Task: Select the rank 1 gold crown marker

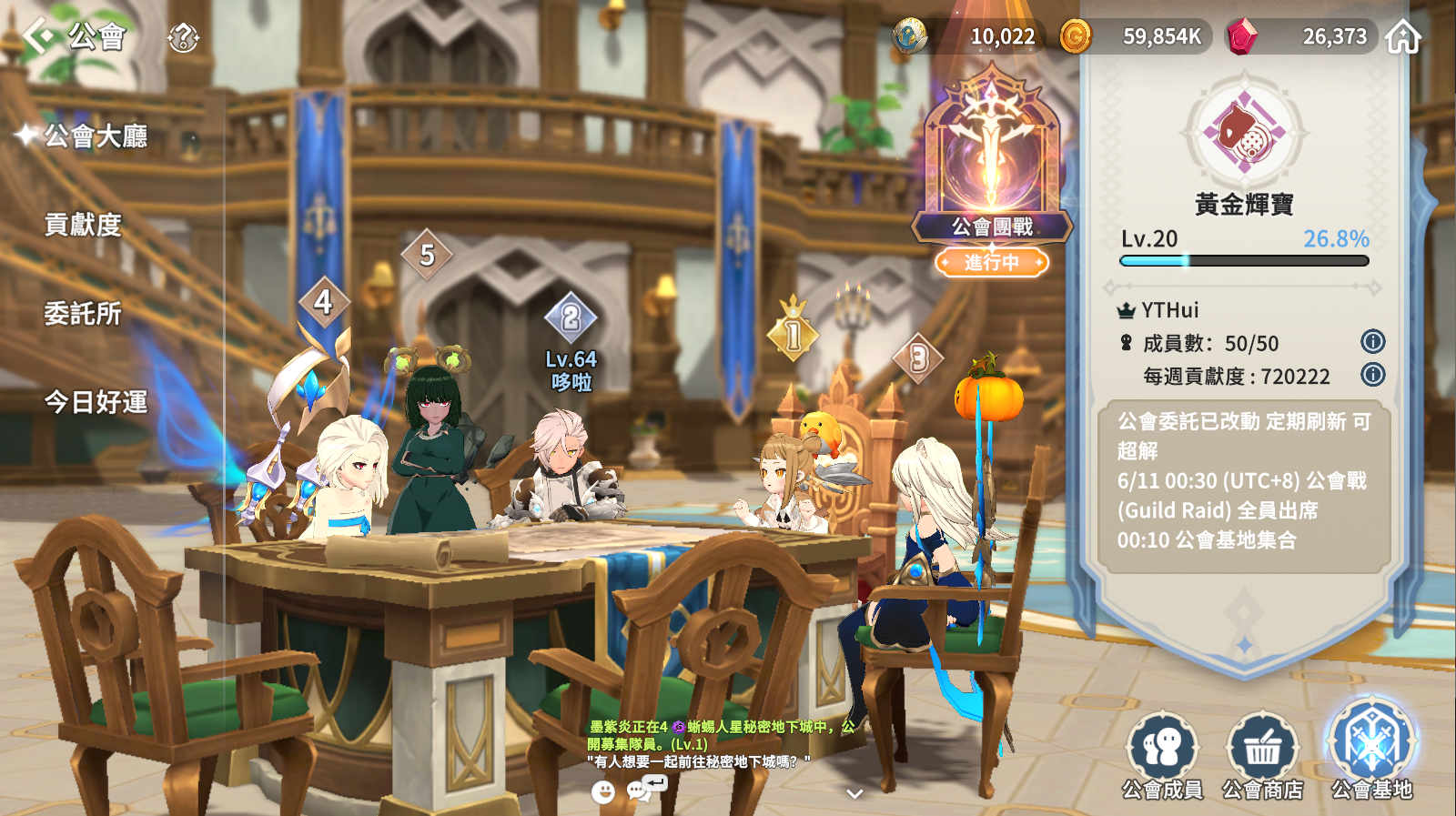Action: click(793, 335)
